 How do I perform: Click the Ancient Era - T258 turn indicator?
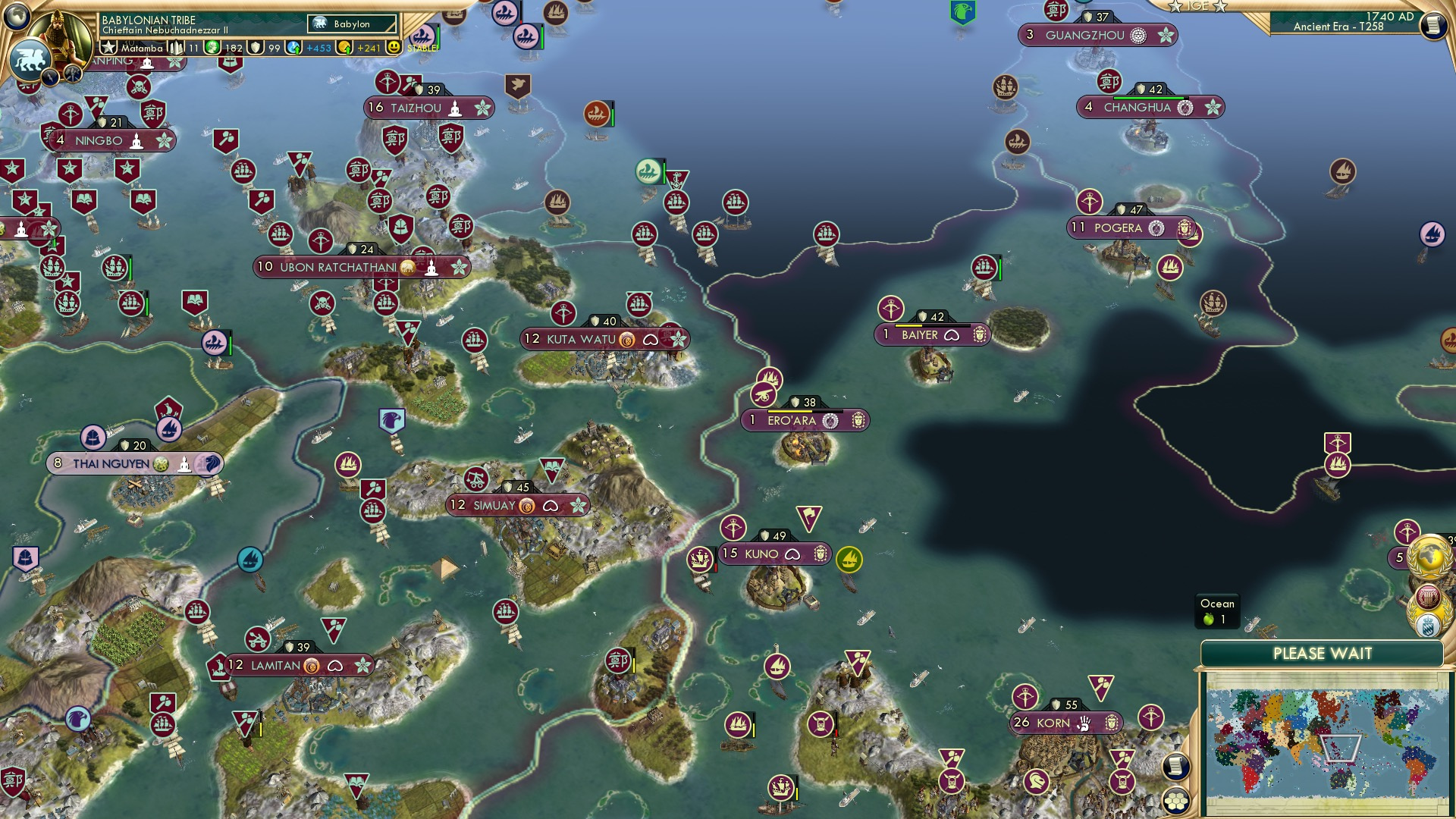(1338, 27)
